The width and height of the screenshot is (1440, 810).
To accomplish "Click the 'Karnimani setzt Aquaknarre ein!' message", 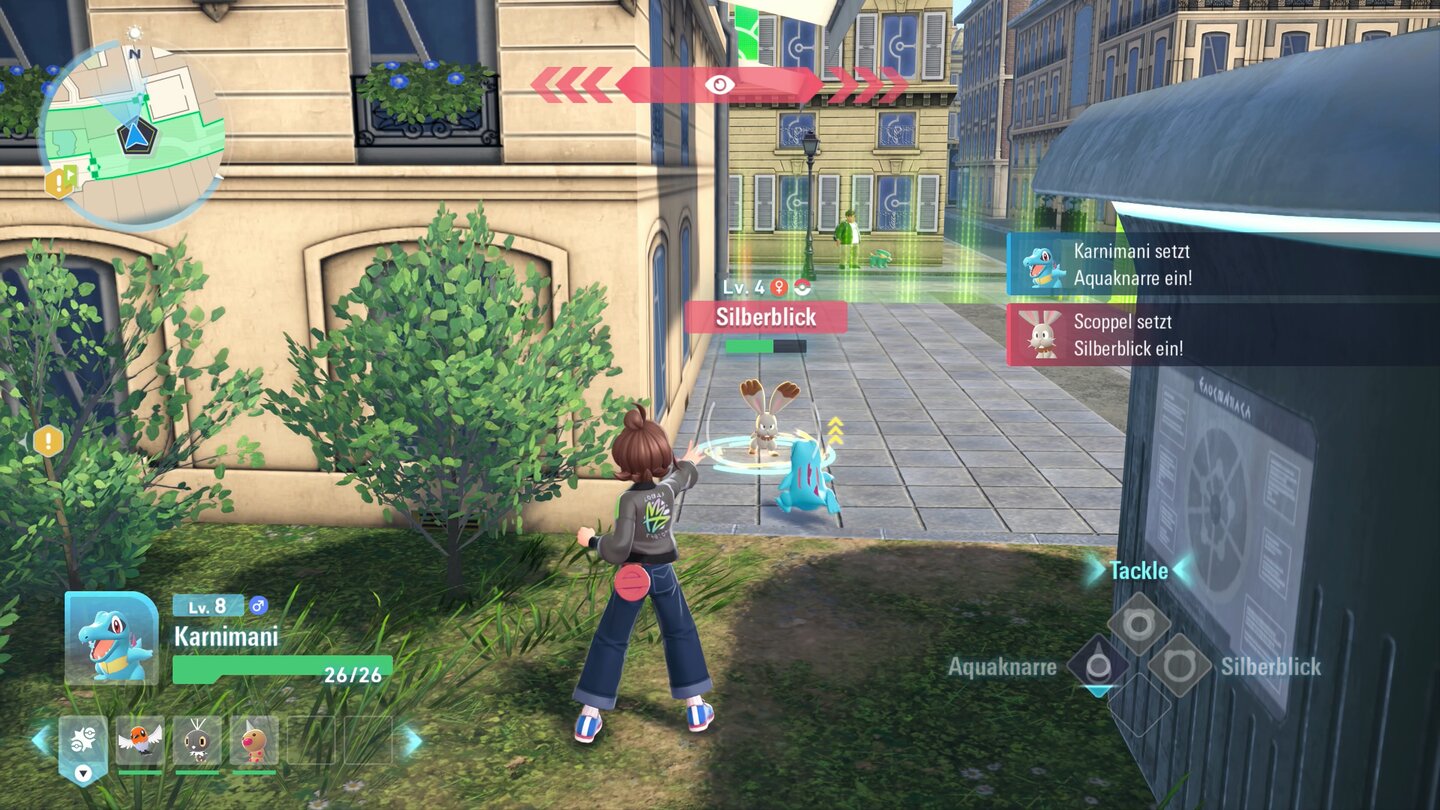I will (x=1130, y=262).
